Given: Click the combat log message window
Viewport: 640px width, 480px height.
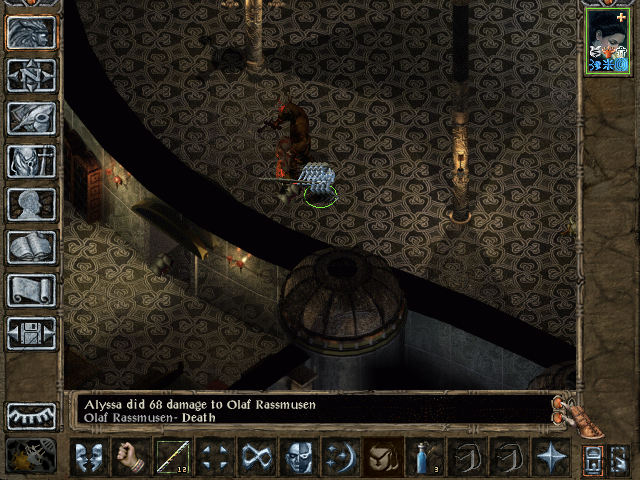Looking at the screenshot, I should [310, 410].
